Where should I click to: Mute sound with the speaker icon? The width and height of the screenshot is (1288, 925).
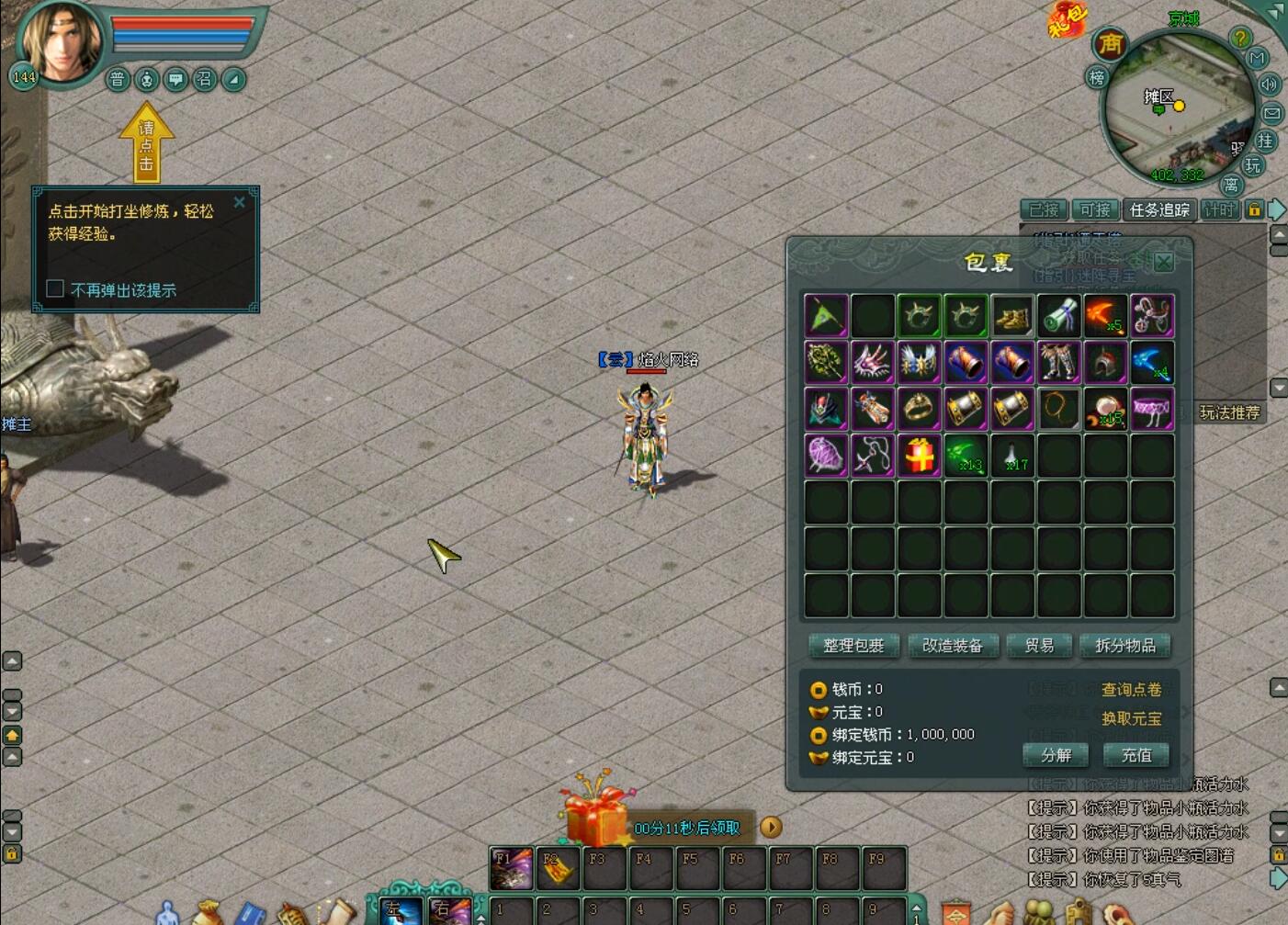click(x=1271, y=85)
